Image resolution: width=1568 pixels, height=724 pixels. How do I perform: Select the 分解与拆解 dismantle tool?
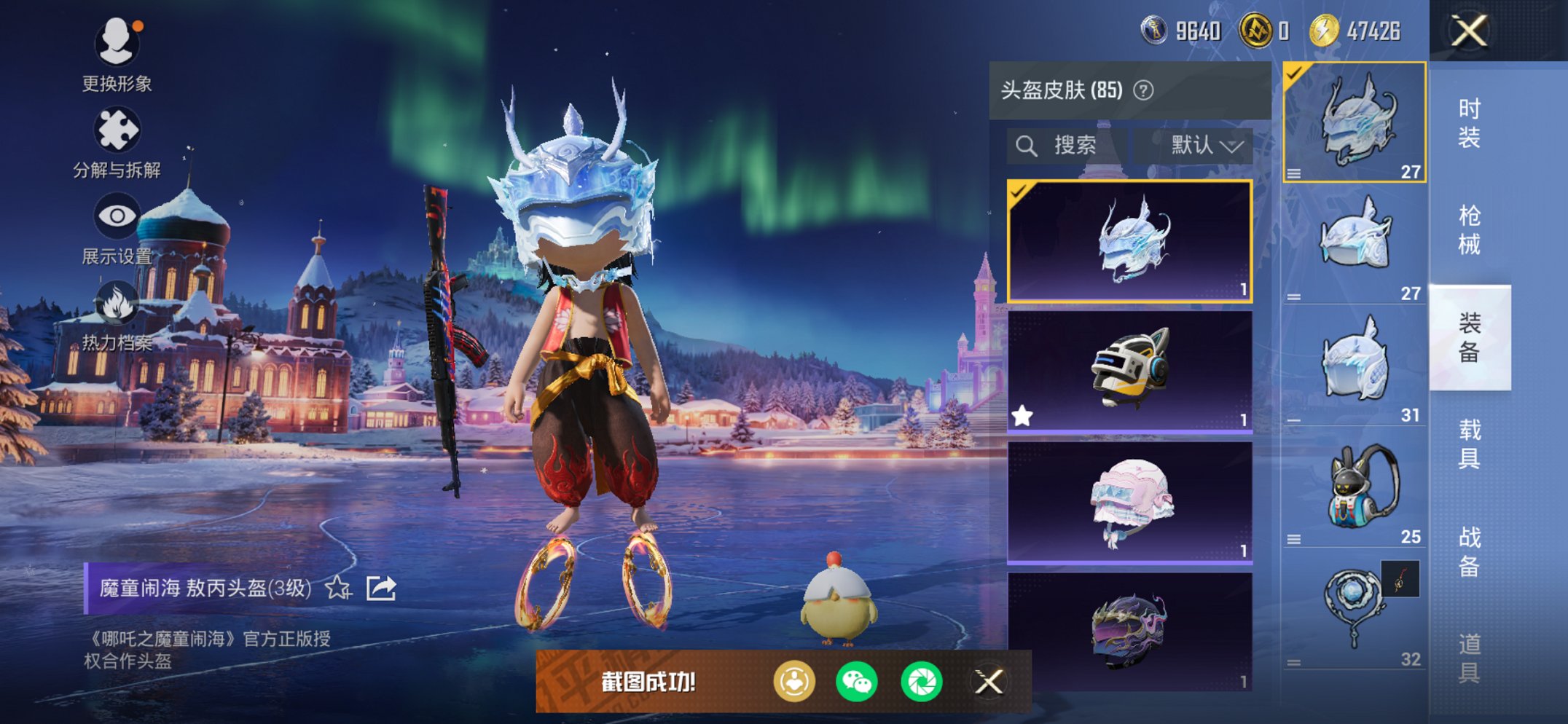point(118,130)
